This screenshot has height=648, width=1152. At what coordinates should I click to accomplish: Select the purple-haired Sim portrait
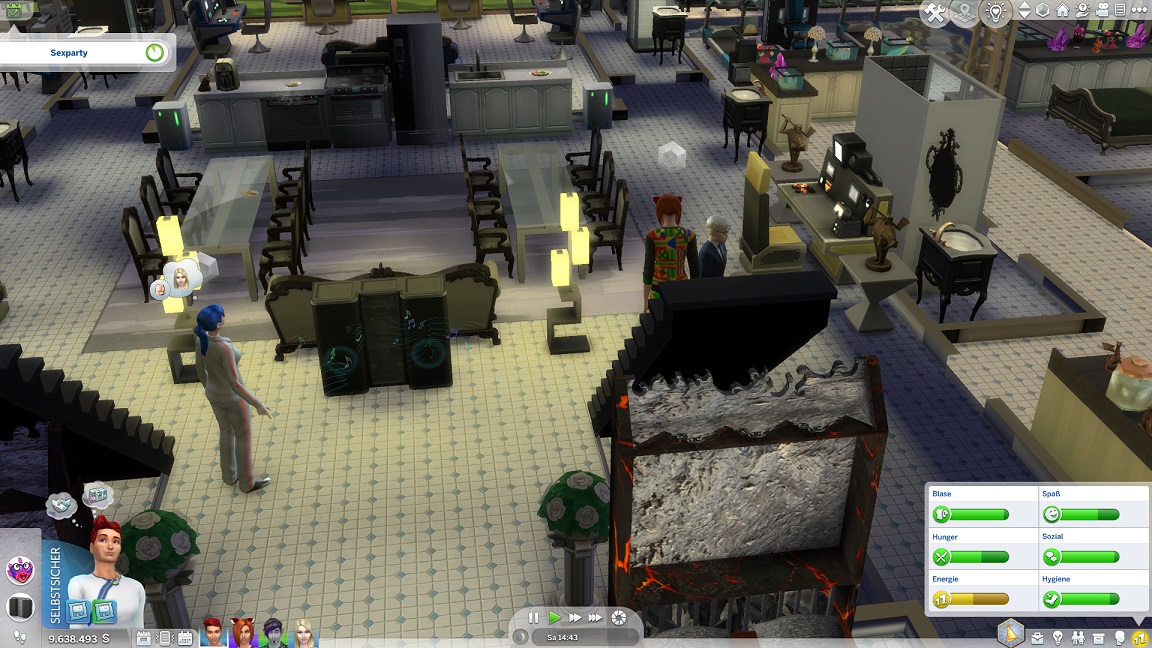(x=273, y=632)
